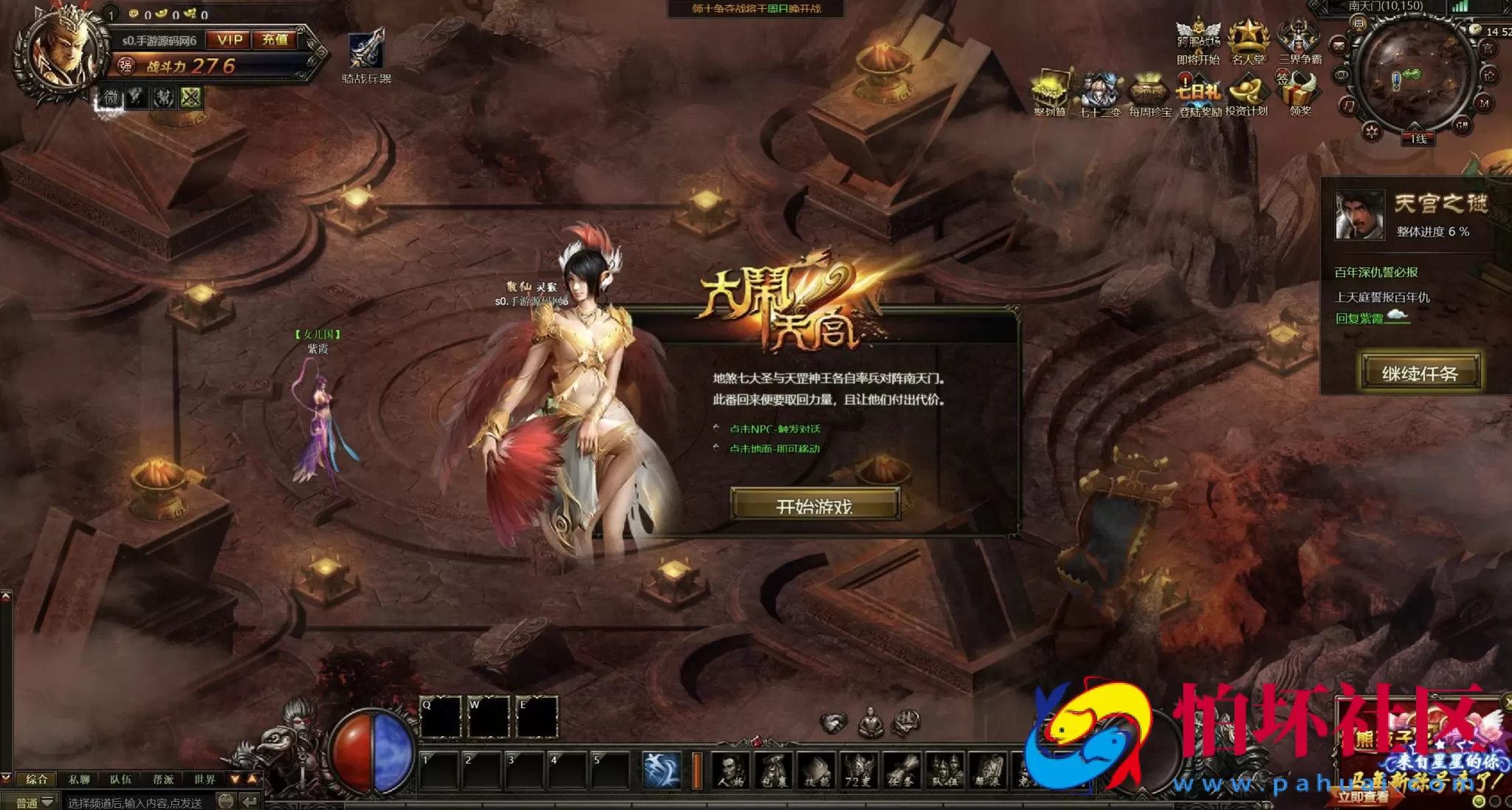Image resolution: width=1512 pixels, height=810 pixels.
Task: Toggle the music note button
Action: tap(1349, 106)
